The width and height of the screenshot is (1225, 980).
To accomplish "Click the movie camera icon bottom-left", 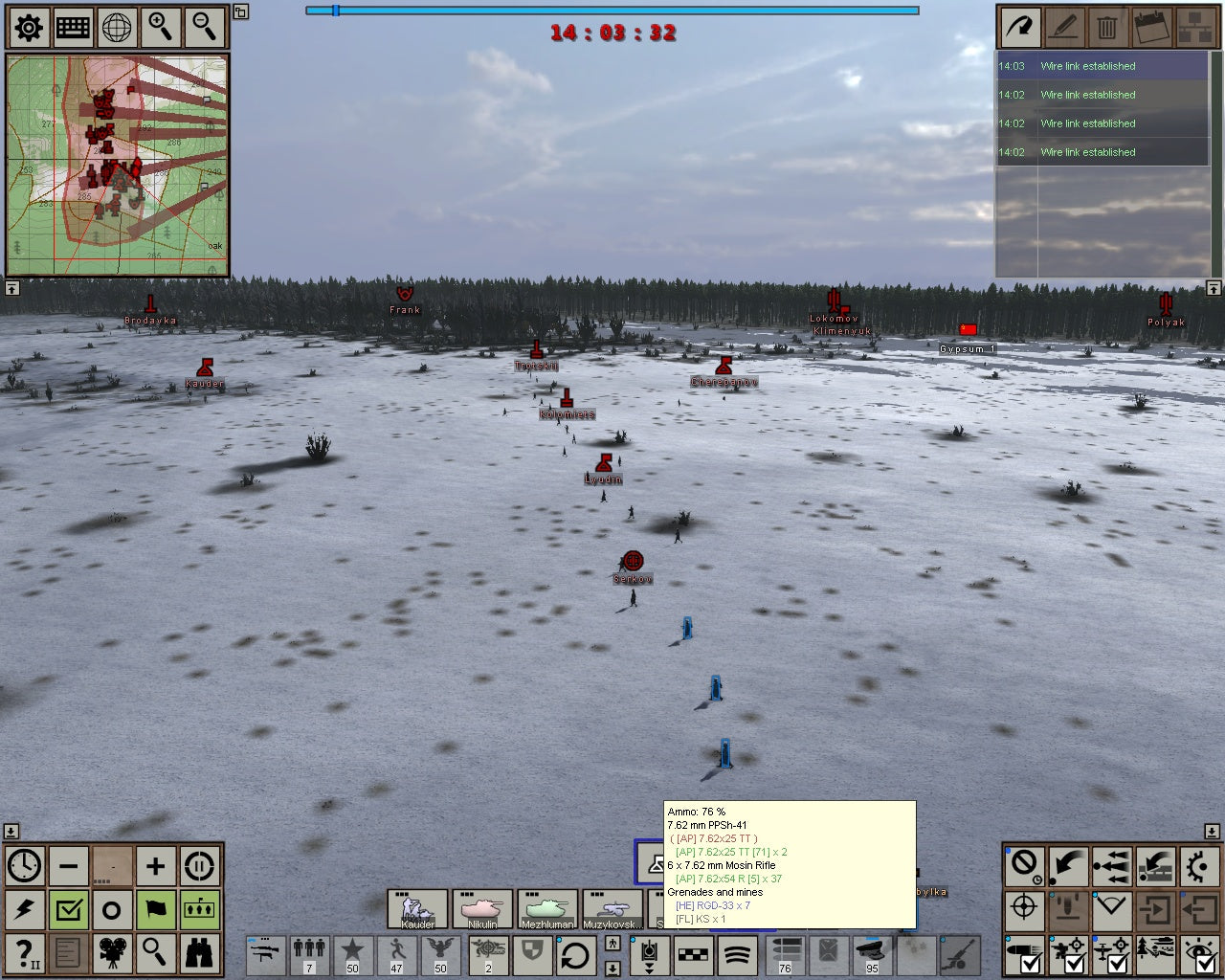I will [x=112, y=954].
